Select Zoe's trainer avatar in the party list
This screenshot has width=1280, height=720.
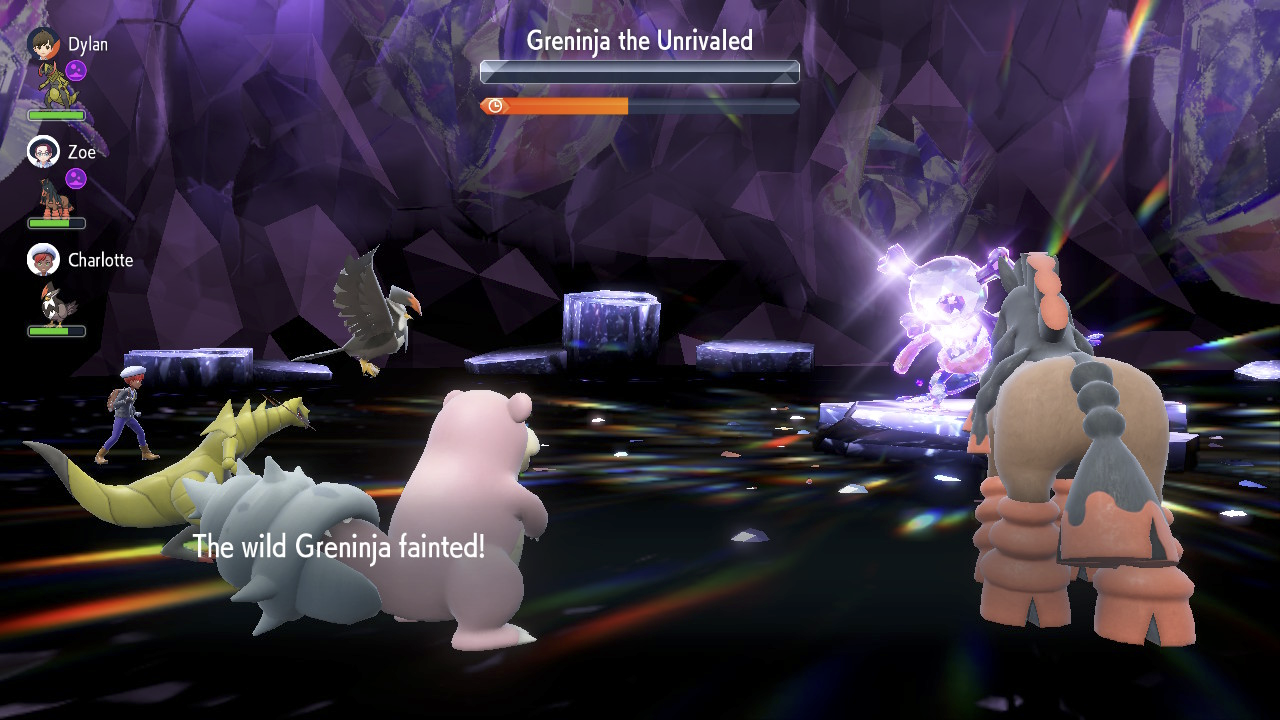tap(43, 152)
